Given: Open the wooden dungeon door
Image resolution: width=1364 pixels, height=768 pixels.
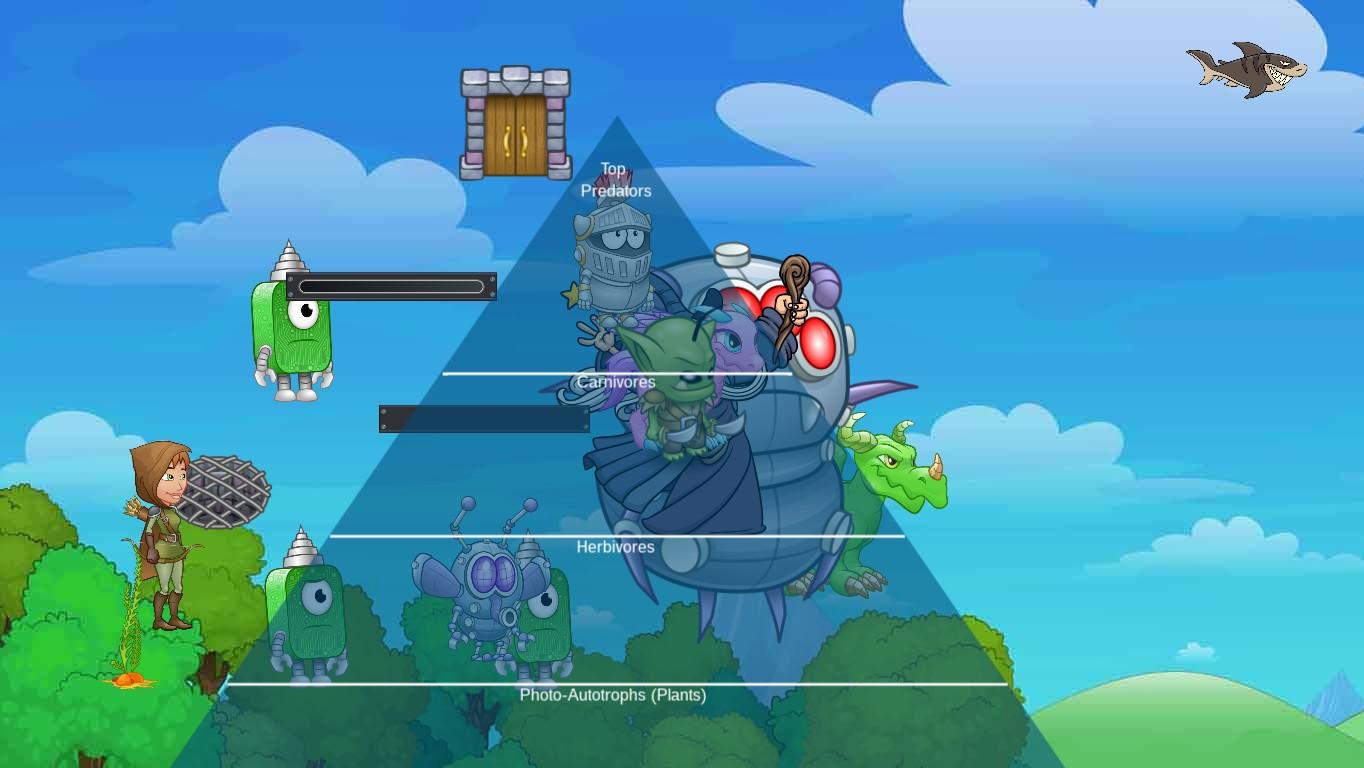Looking at the screenshot, I should (x=513, y=120).
